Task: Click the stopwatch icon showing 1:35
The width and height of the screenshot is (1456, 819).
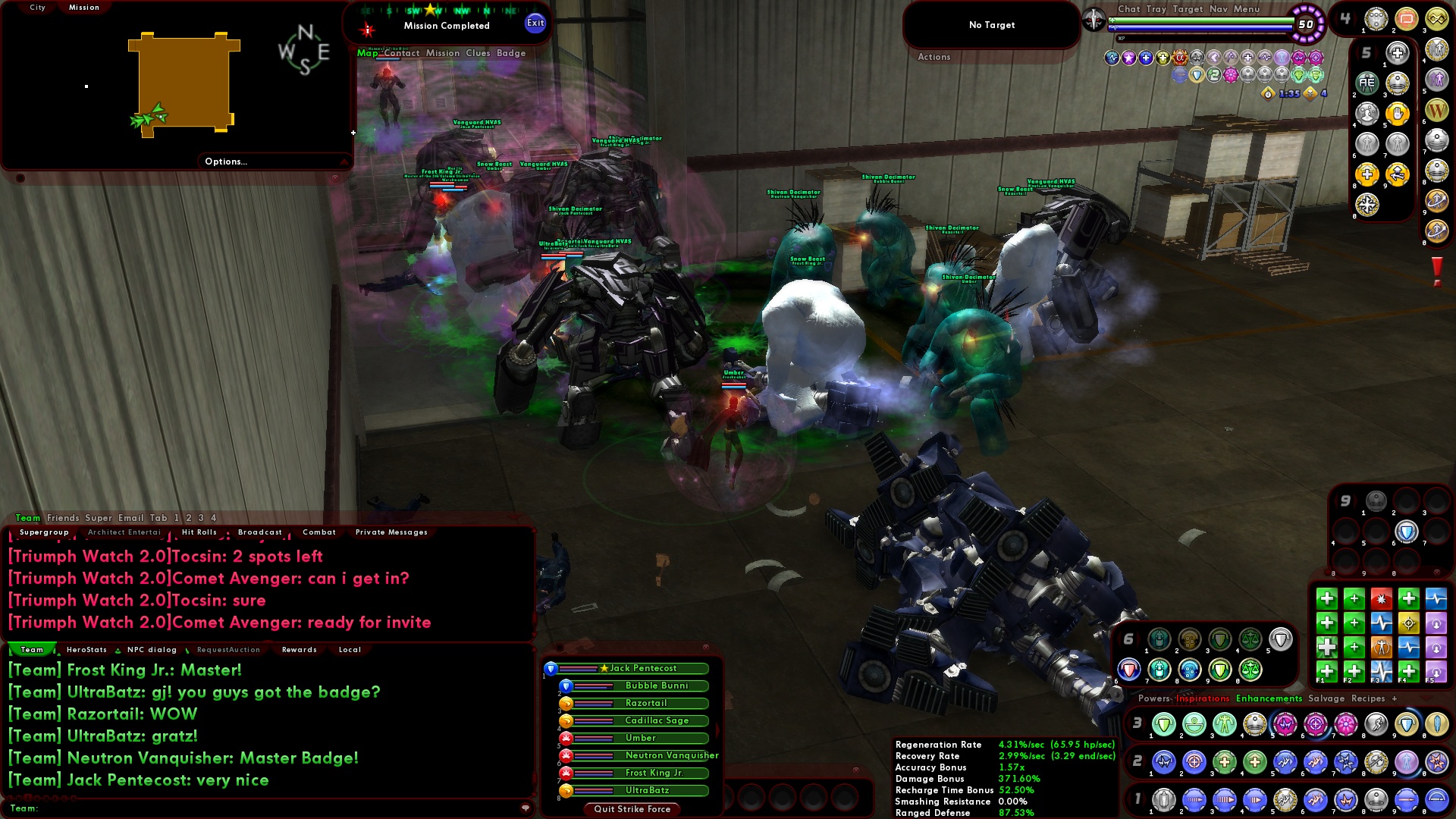Action: point(1268,94)
